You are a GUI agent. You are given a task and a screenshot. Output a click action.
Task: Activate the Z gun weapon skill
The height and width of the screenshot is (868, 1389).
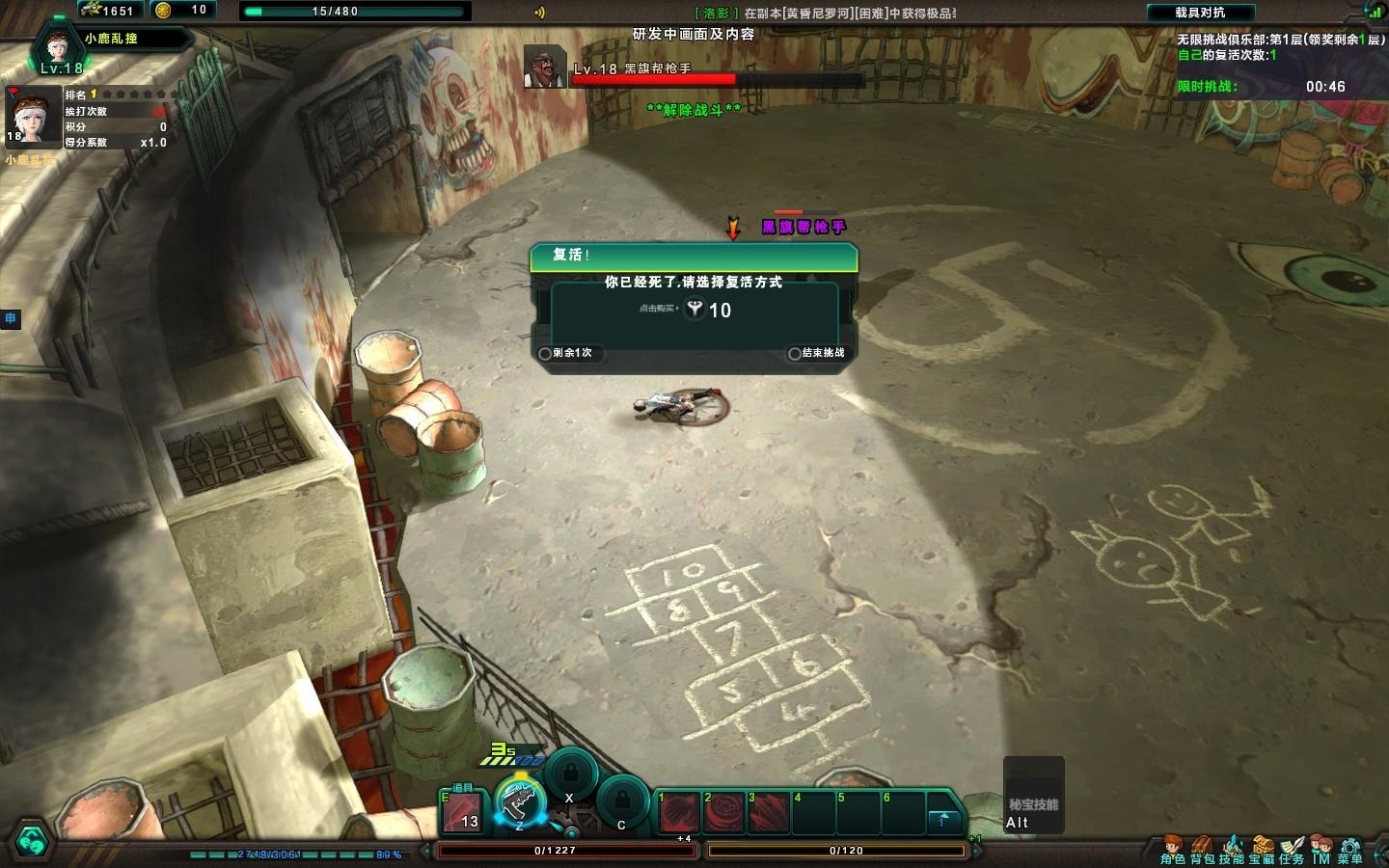click(519, 802)
